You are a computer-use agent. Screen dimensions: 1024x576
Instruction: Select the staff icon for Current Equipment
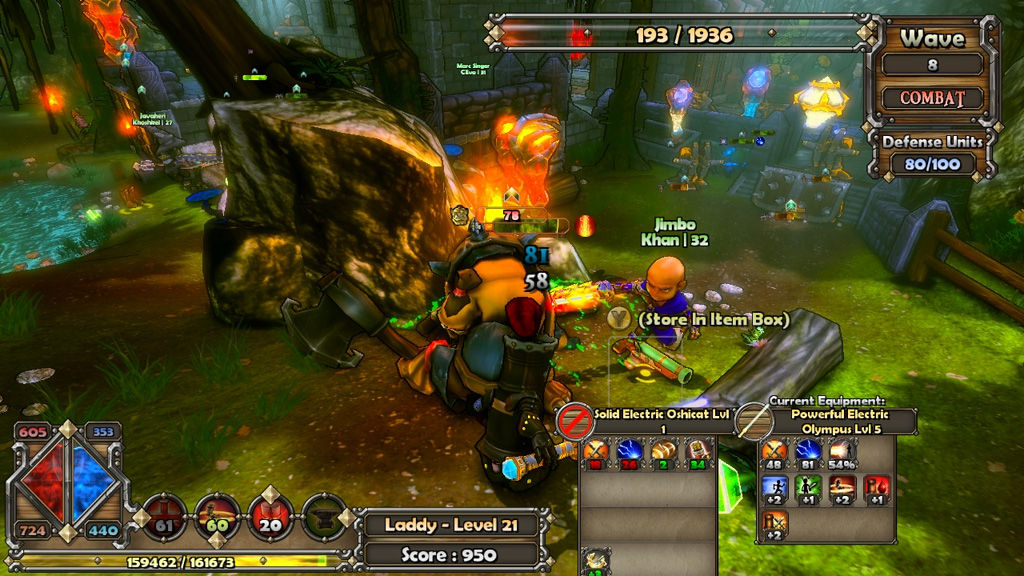(753, 421)
